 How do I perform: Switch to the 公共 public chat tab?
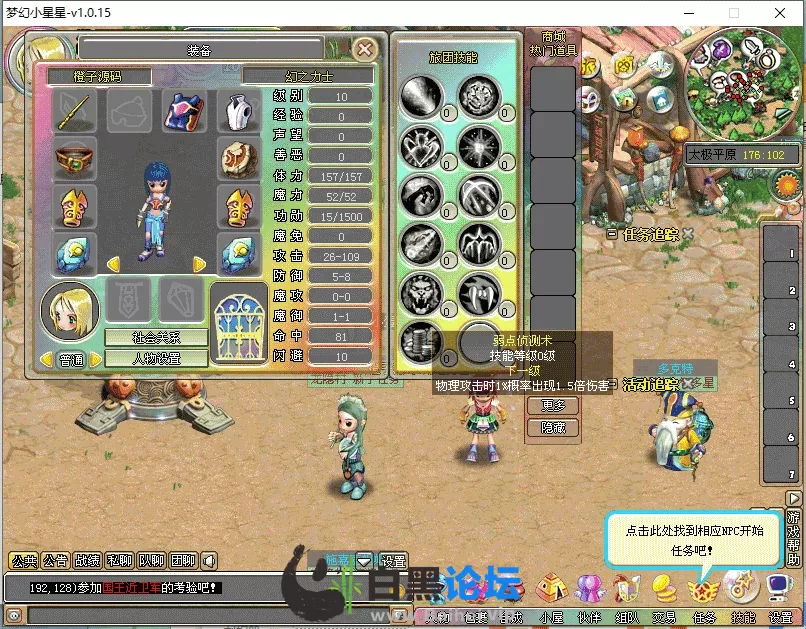pos(23,561)
